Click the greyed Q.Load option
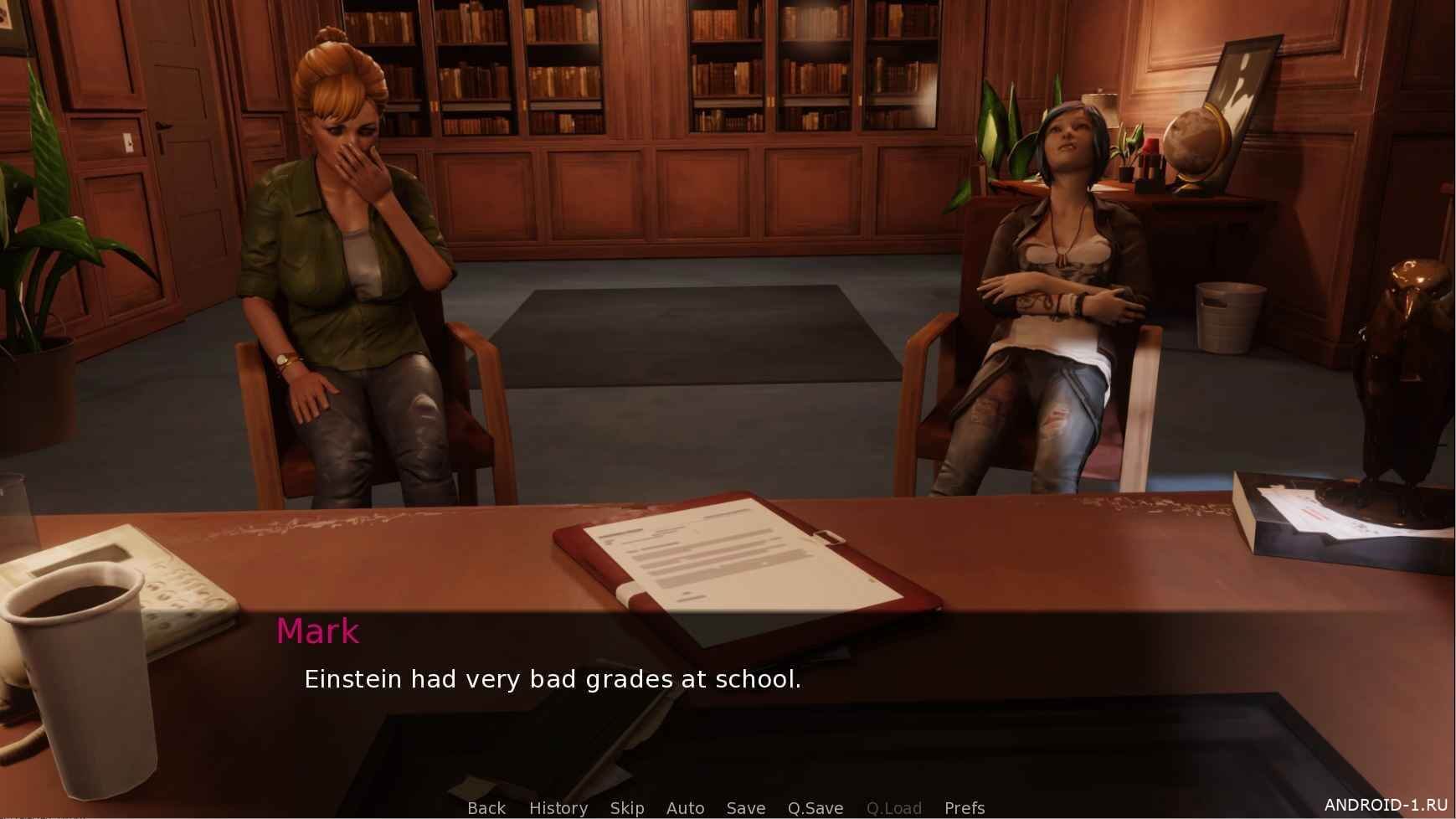Screen dimensions: 1456x819 click(x=894, y=808)
